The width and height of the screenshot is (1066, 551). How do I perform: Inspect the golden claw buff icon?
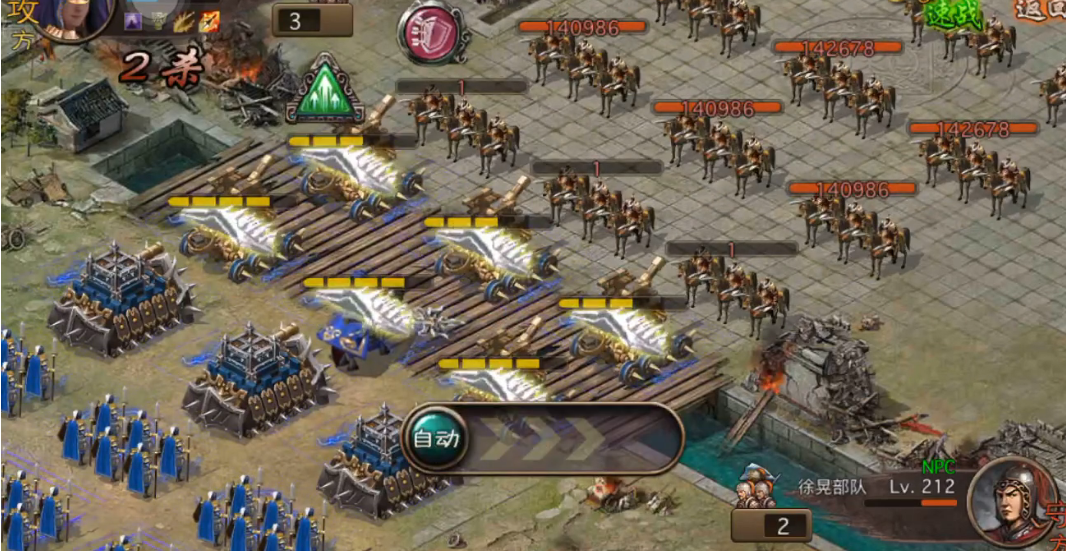183,22
